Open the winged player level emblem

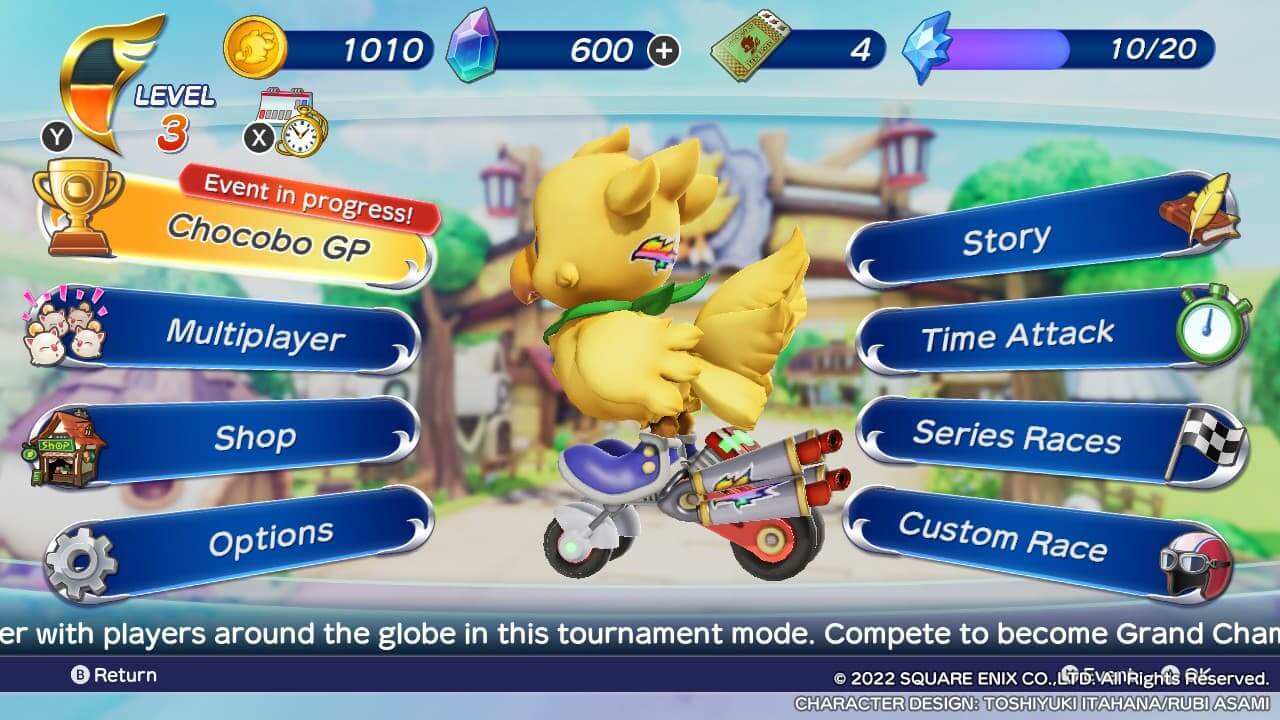click(112, 82)
